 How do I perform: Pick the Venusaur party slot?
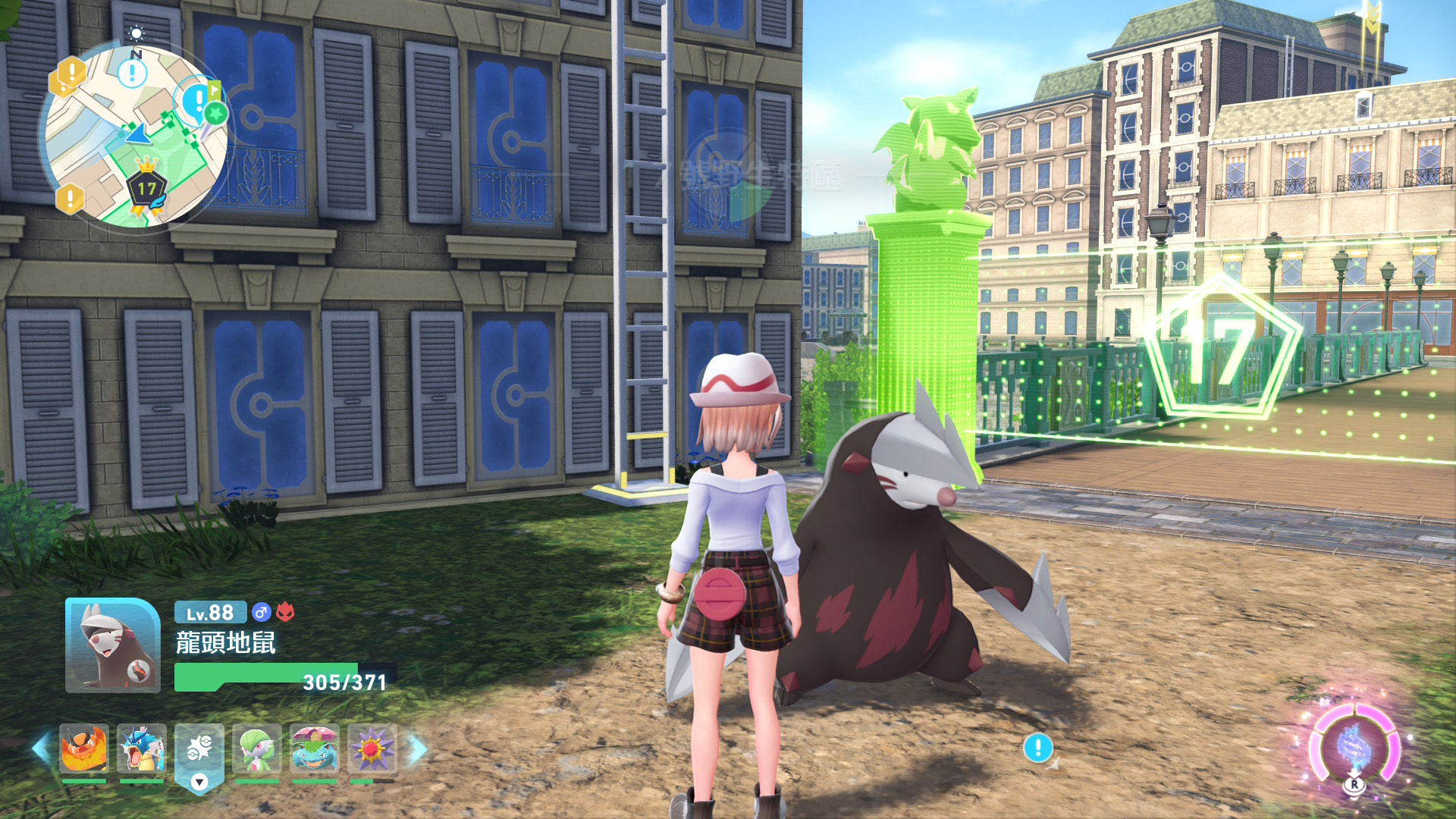tap(315, 748)
